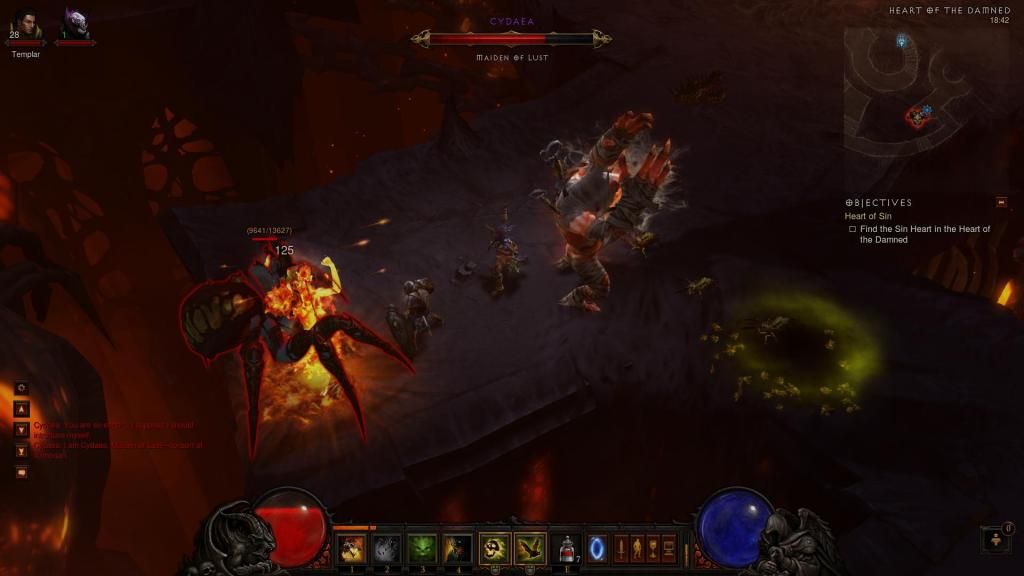Activate the first skill slot

click(x=351, y=548)
